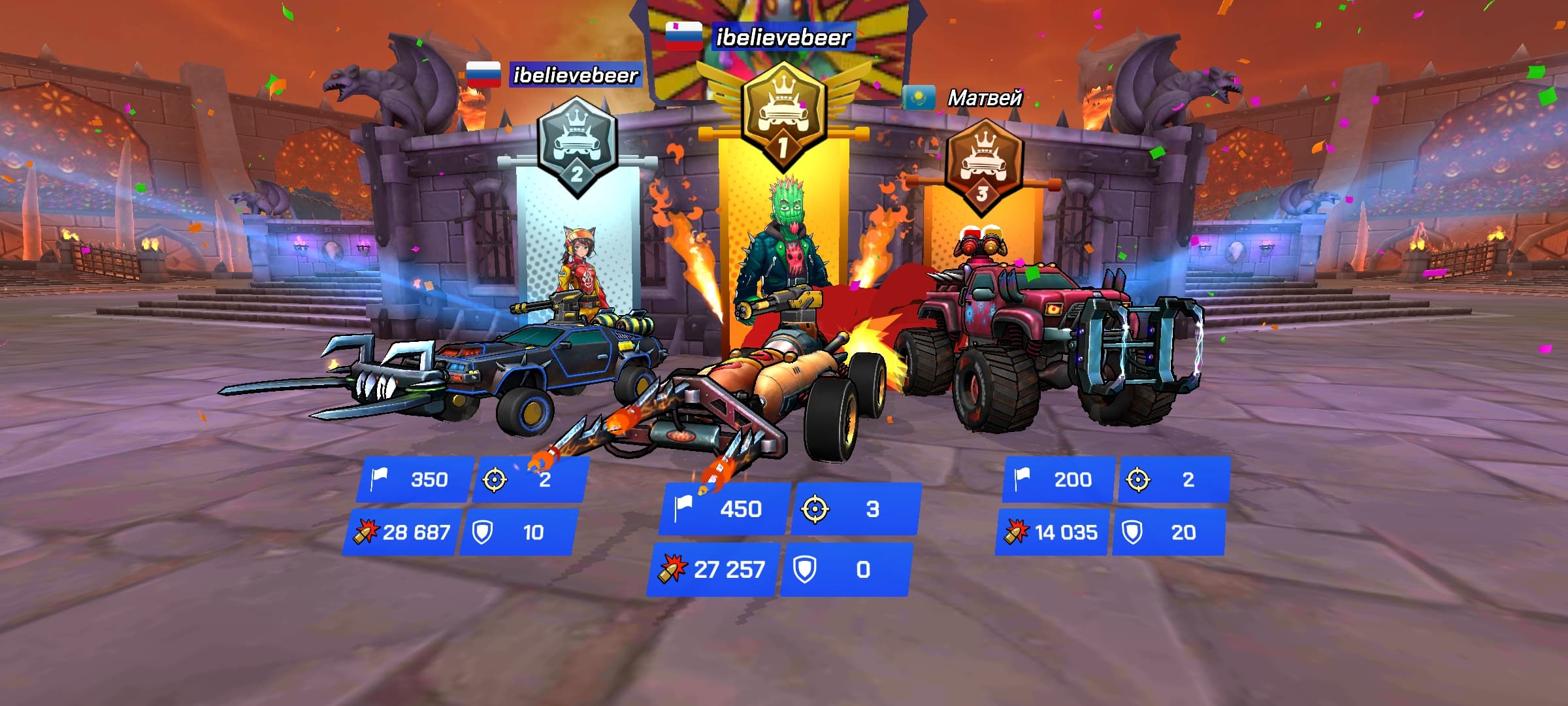Image resolution: width=1568 pixels, height=706 pixels.
Task: Select first-place ibelievebeer name above gold badge
Action: [783, 37]
